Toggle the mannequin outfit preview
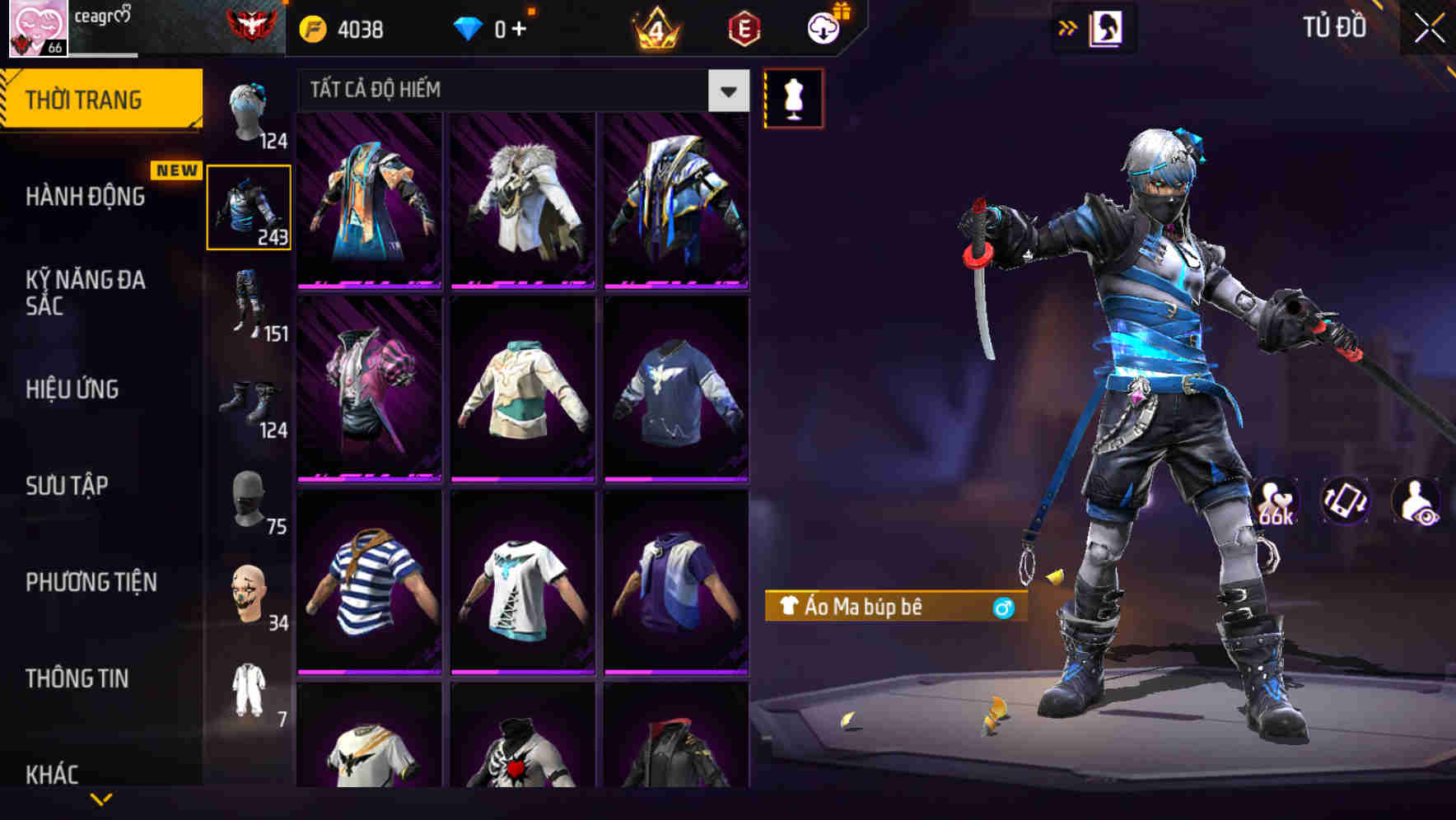This screenshot has width=1456, height=820. tap(793, 97)
